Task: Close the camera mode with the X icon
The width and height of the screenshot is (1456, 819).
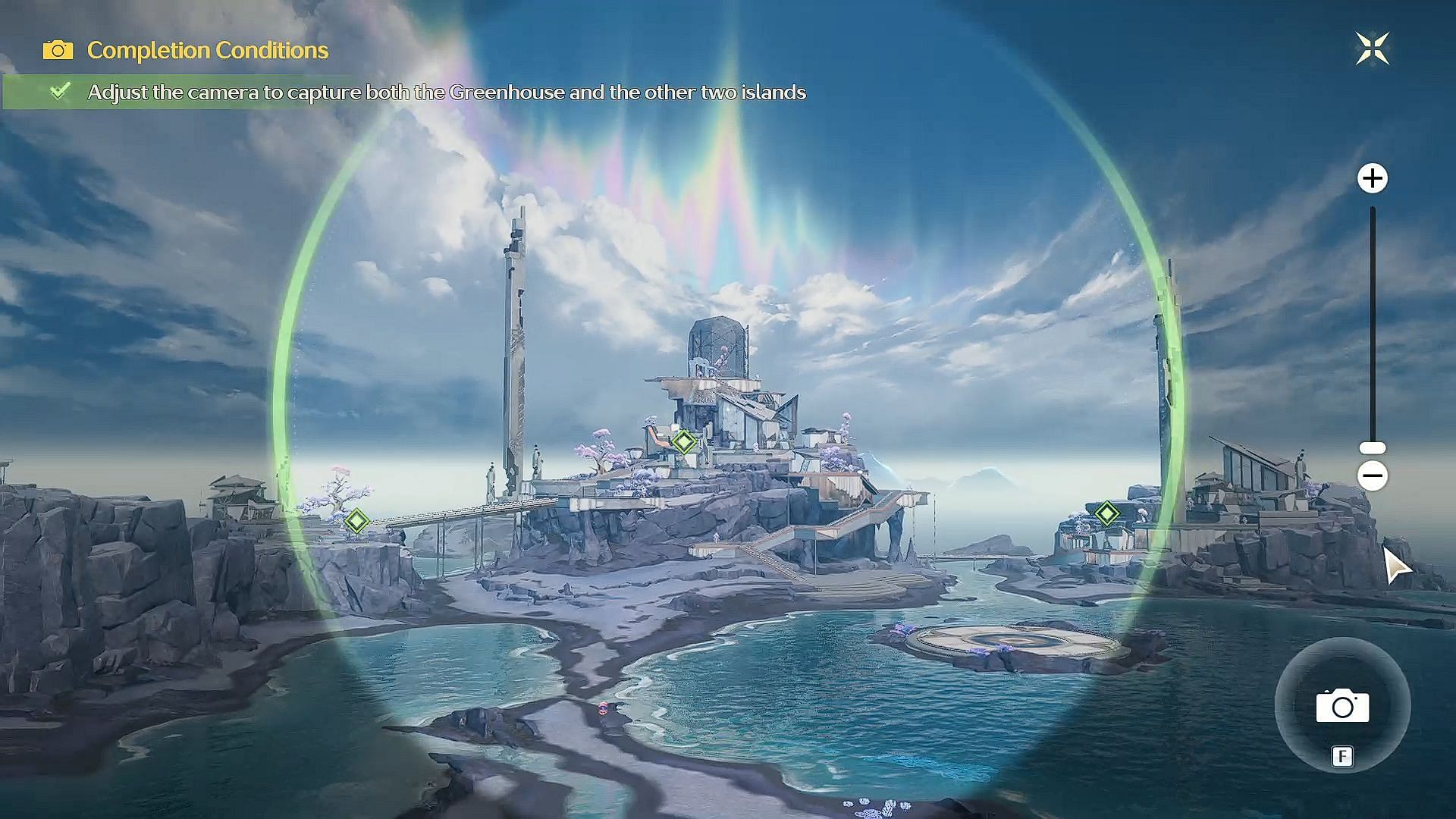Action: [1372, 49]
